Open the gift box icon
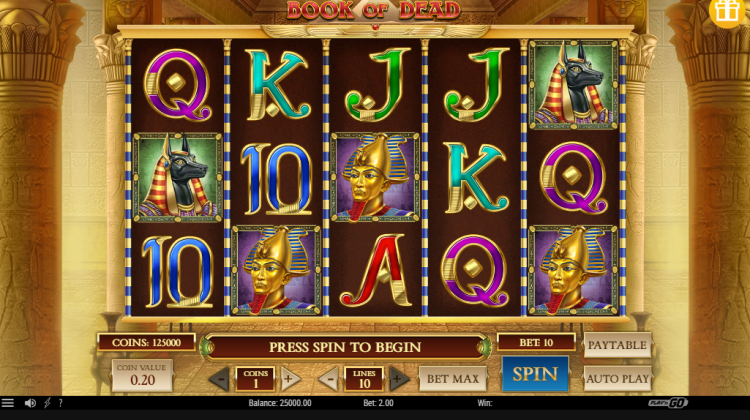750x420 pixels. 728,12
